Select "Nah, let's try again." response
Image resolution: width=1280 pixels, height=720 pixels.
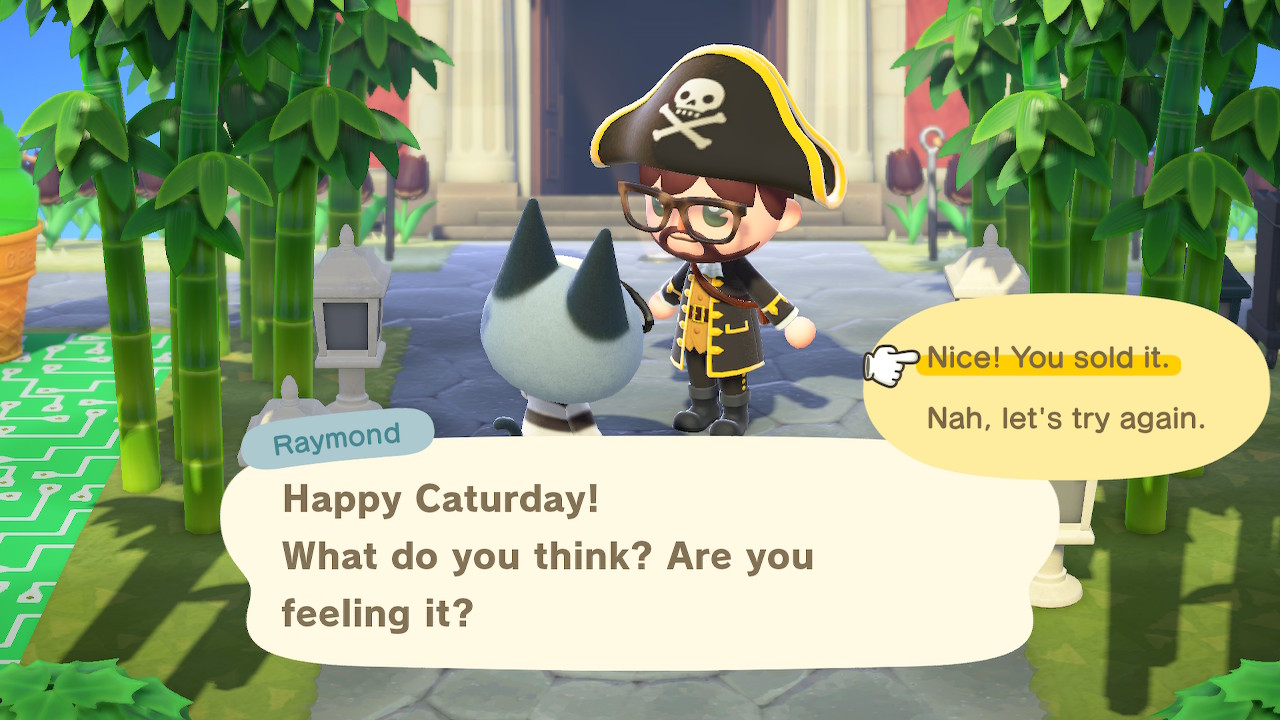coord(1065,418)
